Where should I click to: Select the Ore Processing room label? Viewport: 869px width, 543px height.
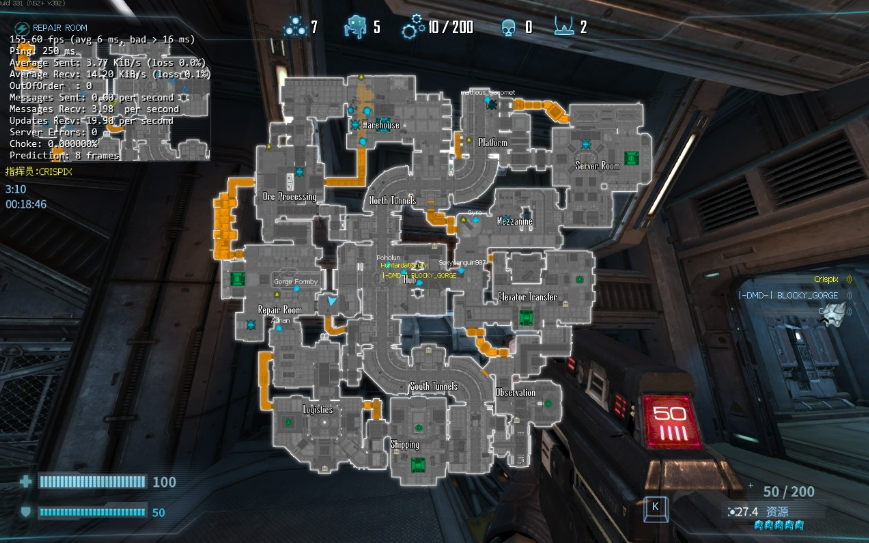pyautogui.click(x=289, y=197)
